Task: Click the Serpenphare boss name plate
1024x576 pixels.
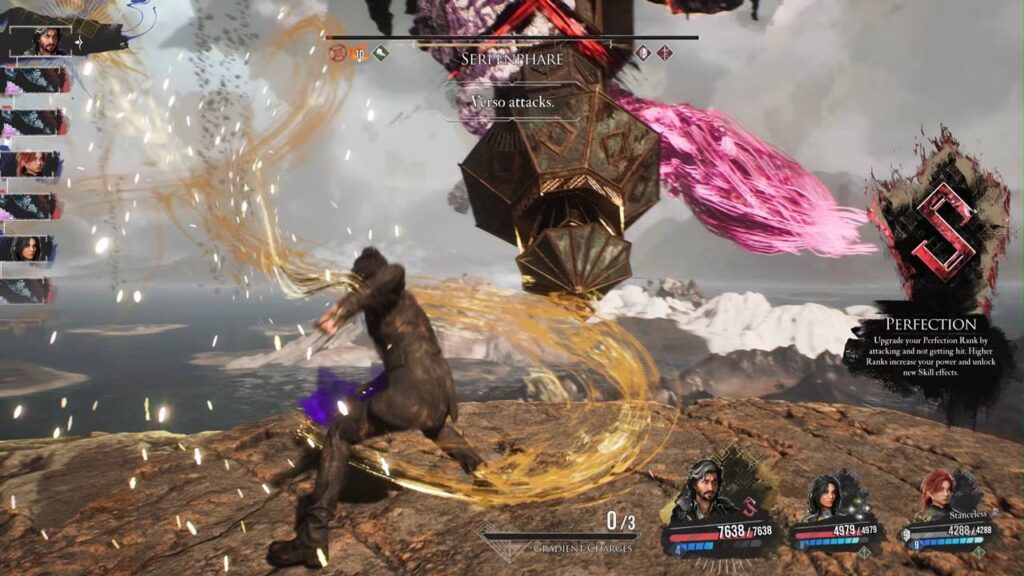Action: click(x=511, y=60)
